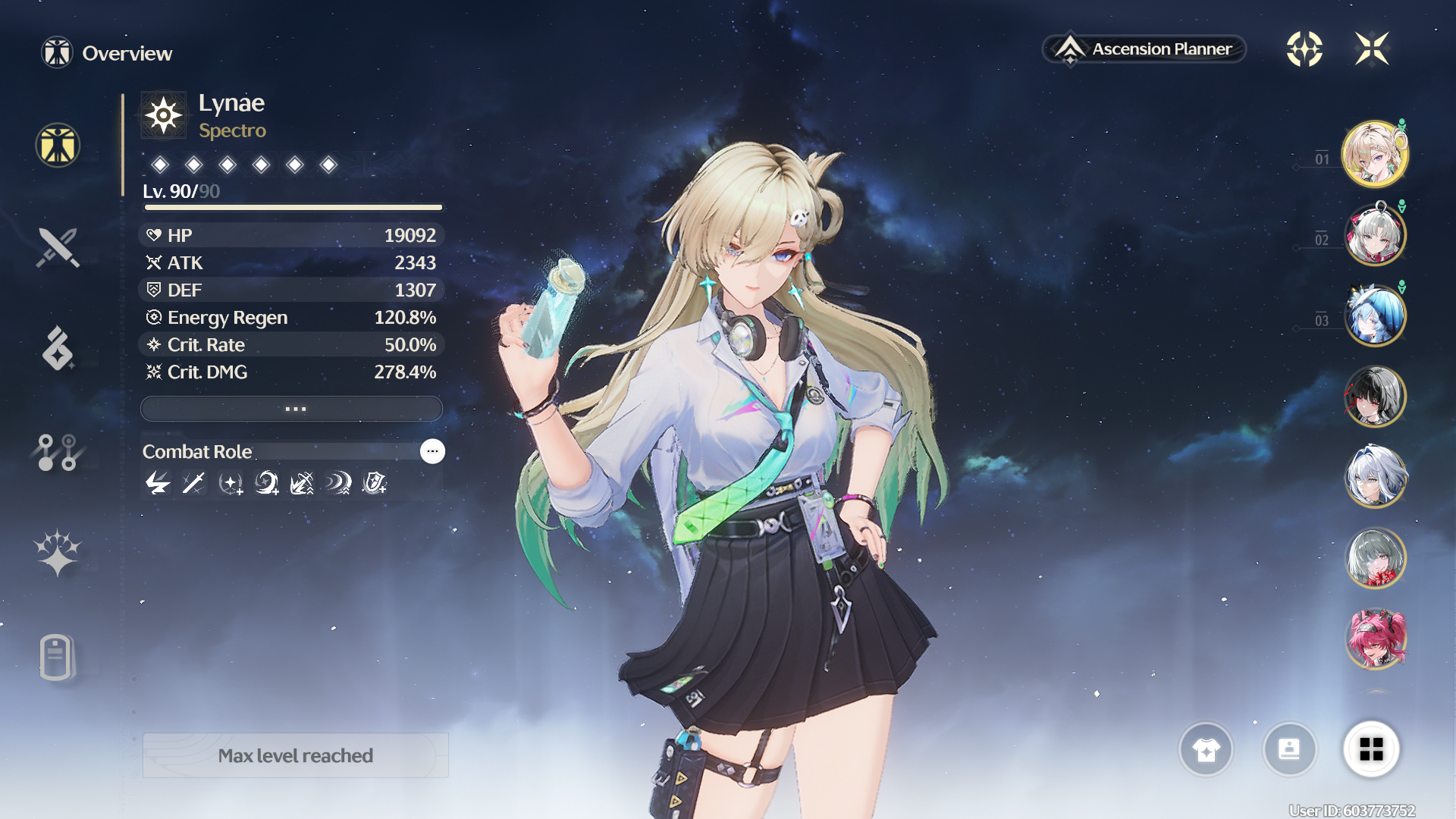This screenshot has width=1456, height=819.
Task: Open the outfit wardrobe shirt button
Action: [1206, 749]
